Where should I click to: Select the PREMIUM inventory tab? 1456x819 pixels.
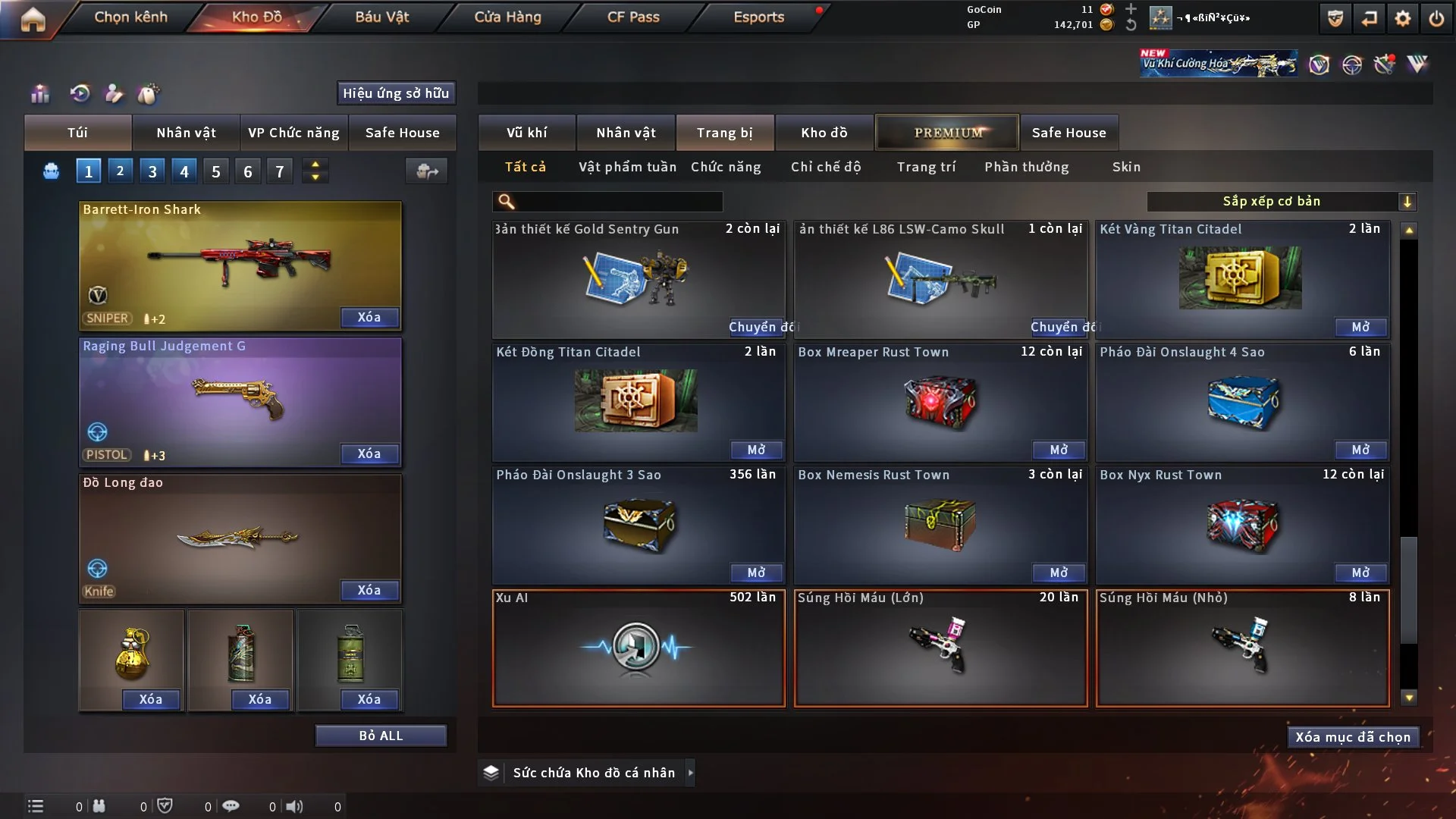point(947,133)
